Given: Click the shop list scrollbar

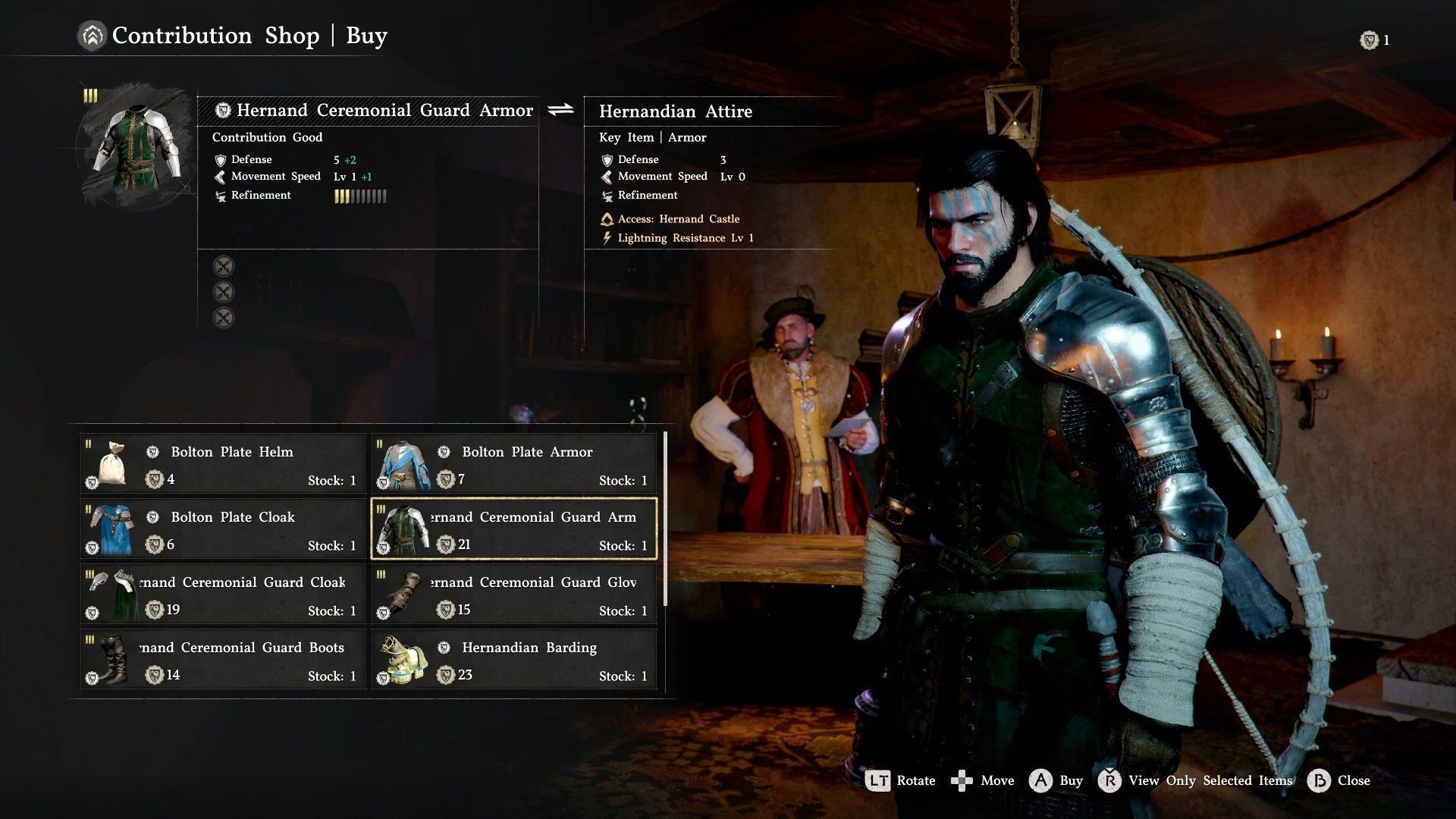Looking at the screenshot, I should point(665,519).
